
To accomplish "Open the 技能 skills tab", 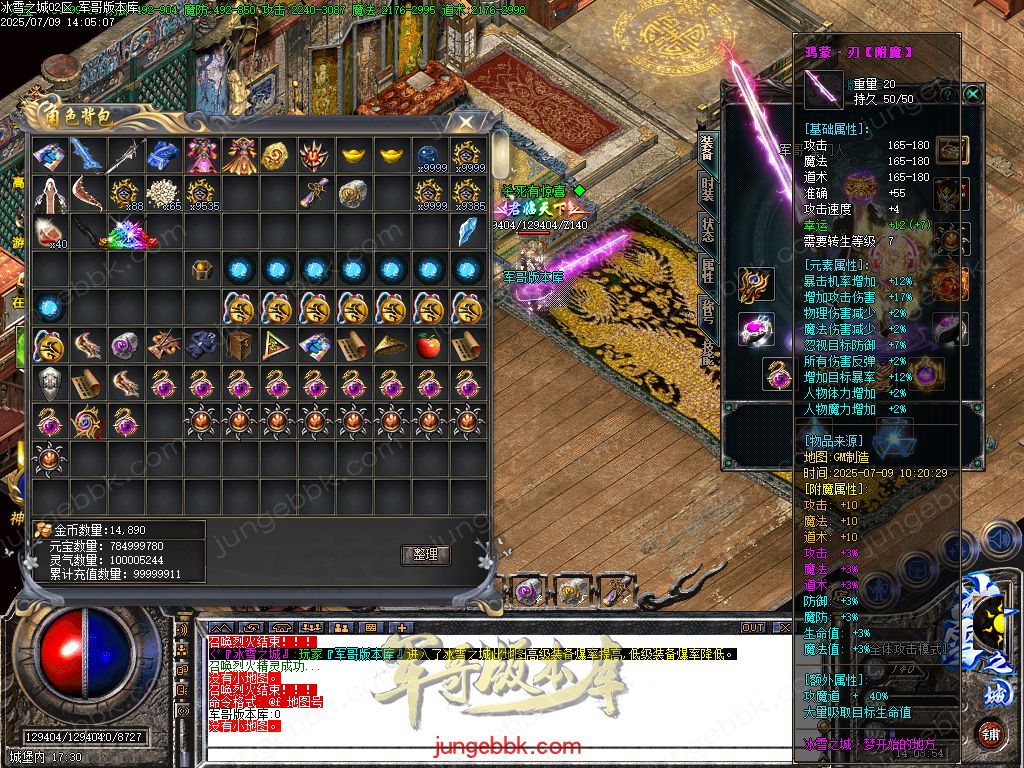I will [708, 352].
